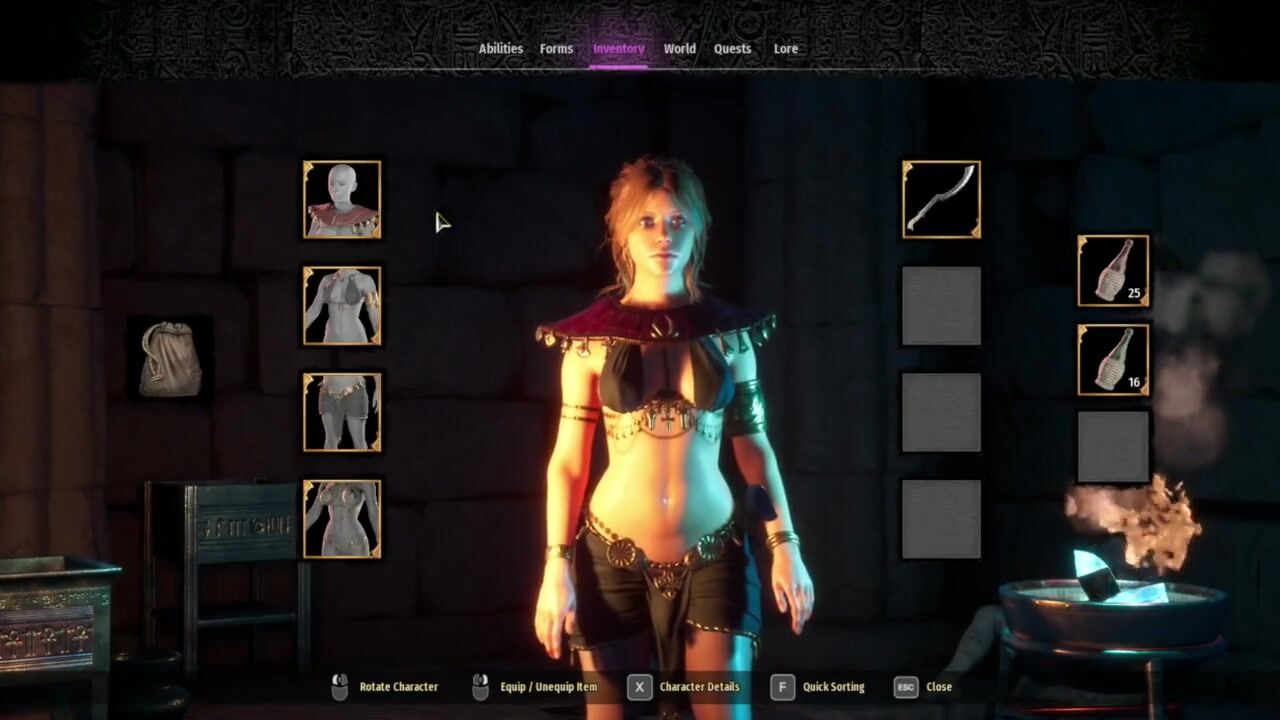The image size is (1280, 720).
Task: Pick the bottle with 25 count
Action: [x=1113, y=271]
